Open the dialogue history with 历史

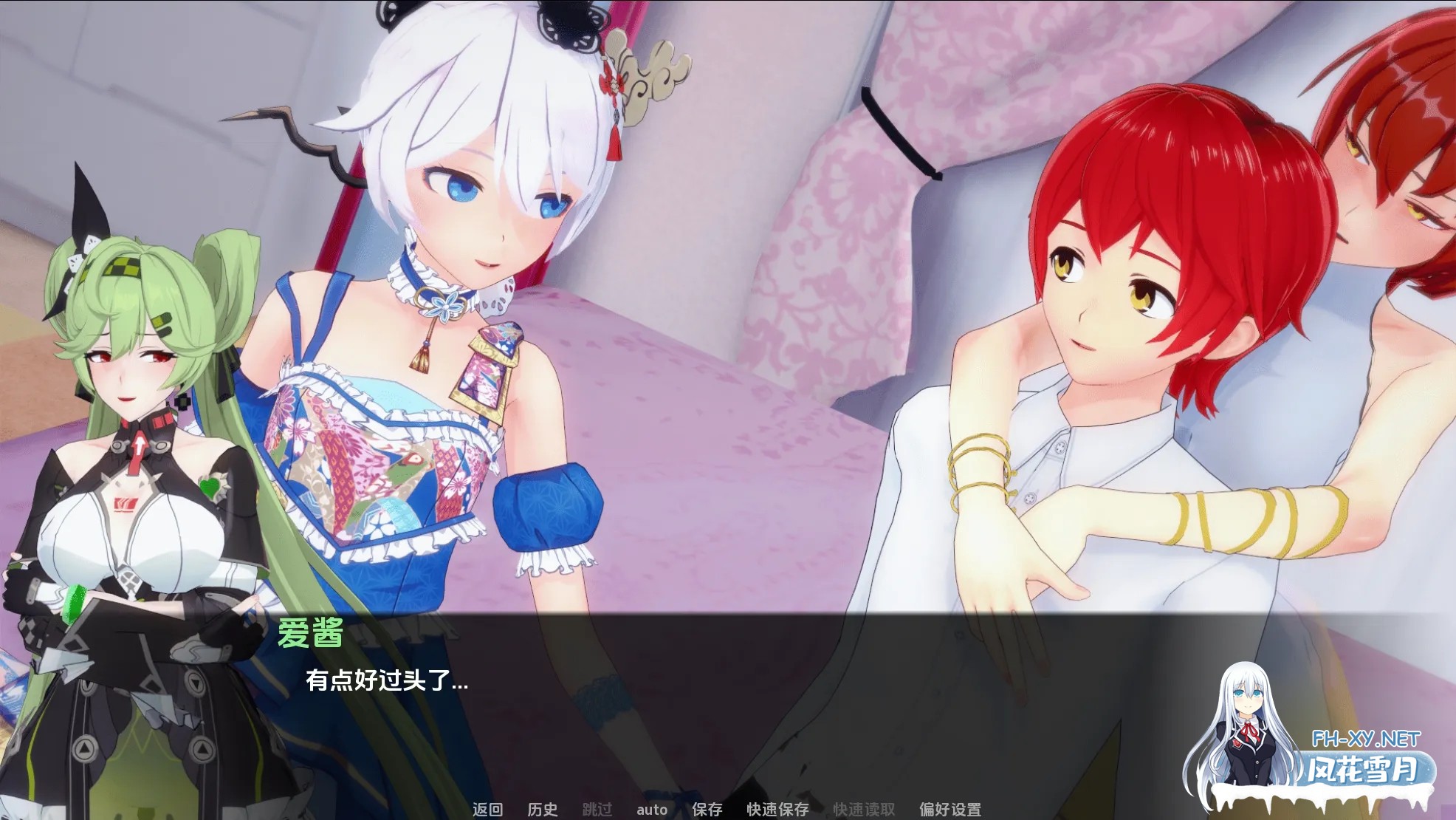544,810
